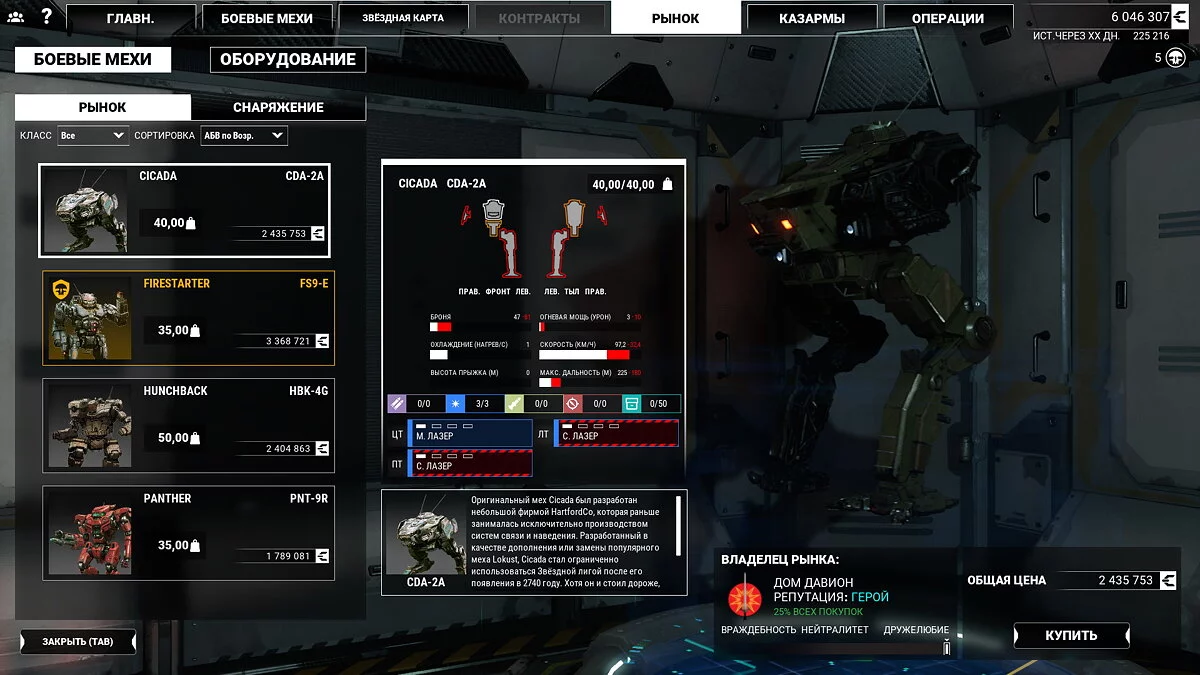
Task: Go to the КАЗАРМЫ barracks tab
Action: point(812,18)
